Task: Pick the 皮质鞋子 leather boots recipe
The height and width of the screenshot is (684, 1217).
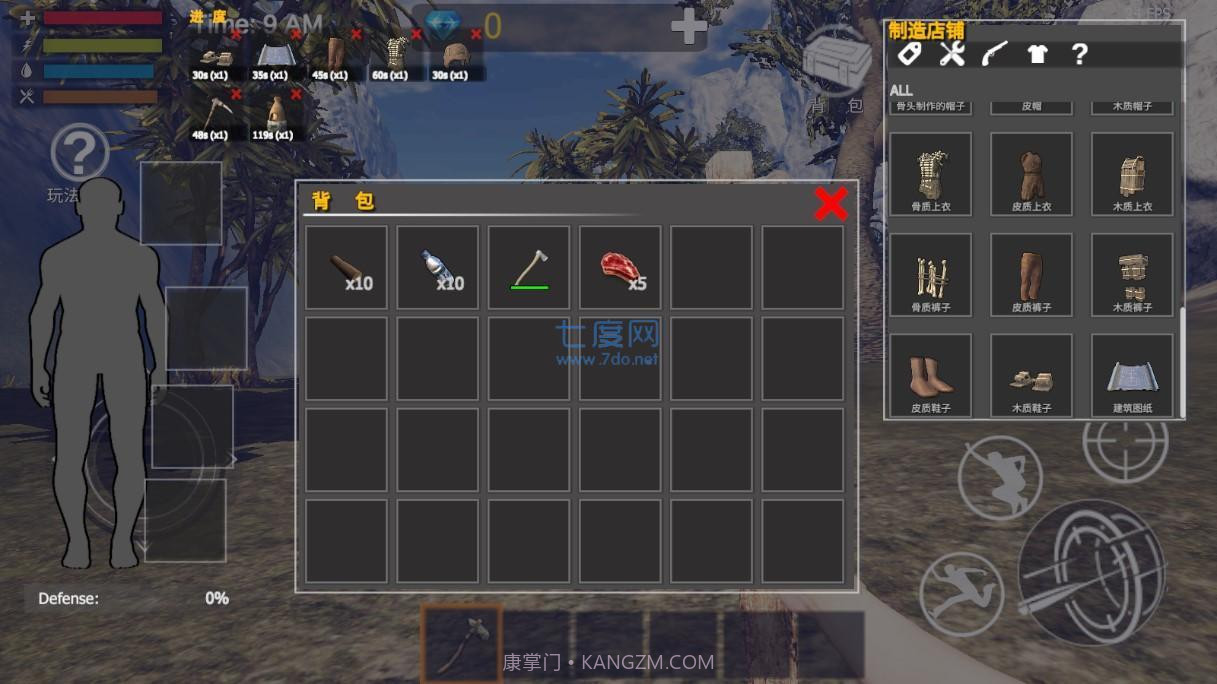Action: point(930,376)
